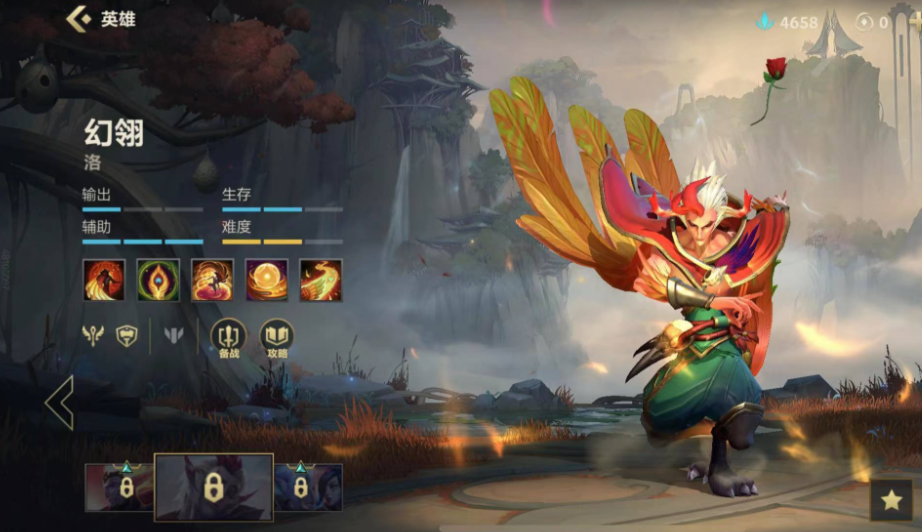The image size is (922, 532).
Task: Go back from the 英雄 screen
Action: coord(78,18)
